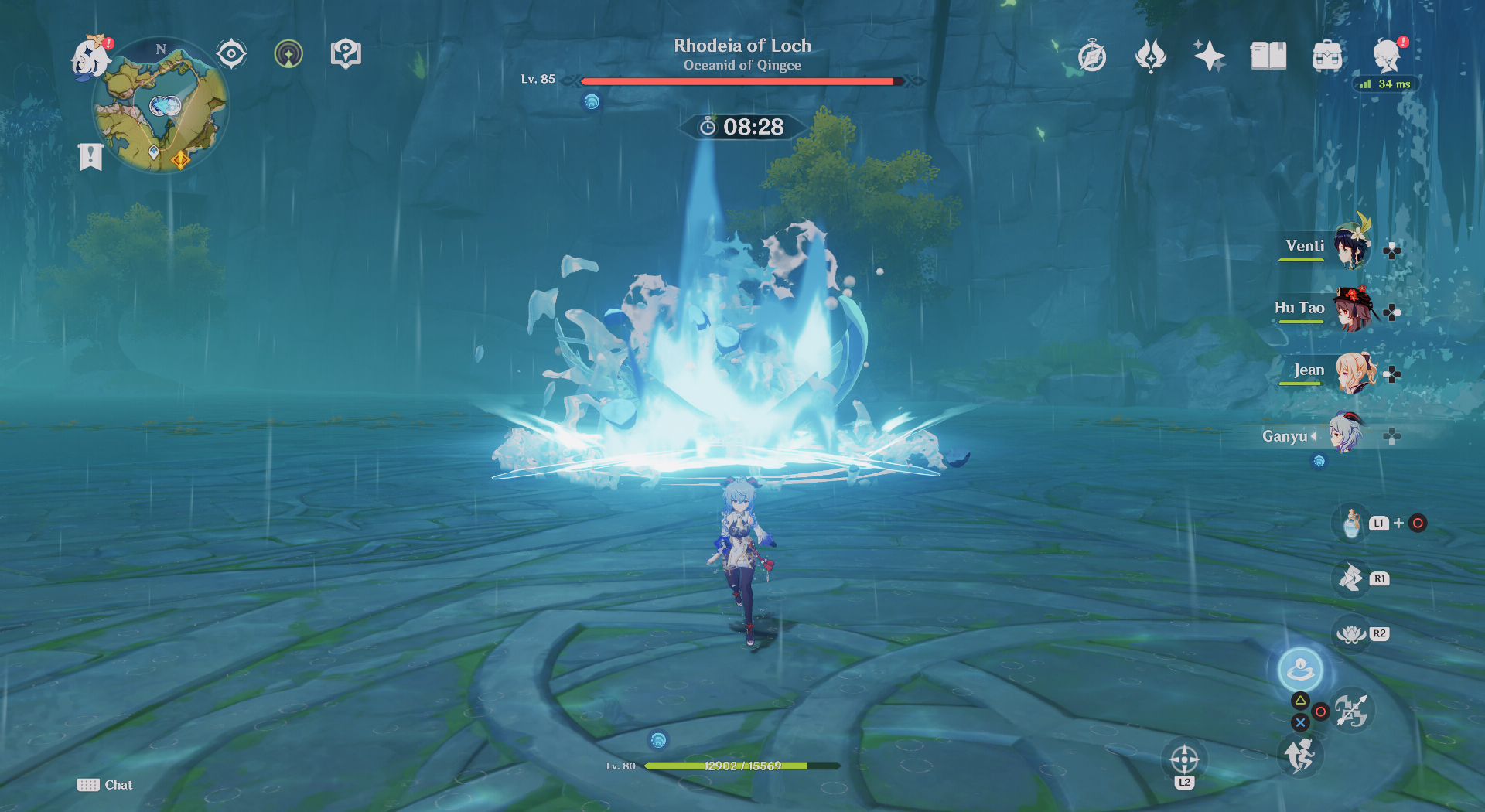
Task: Open the inventory backpack
Action: click(1327, 56)
